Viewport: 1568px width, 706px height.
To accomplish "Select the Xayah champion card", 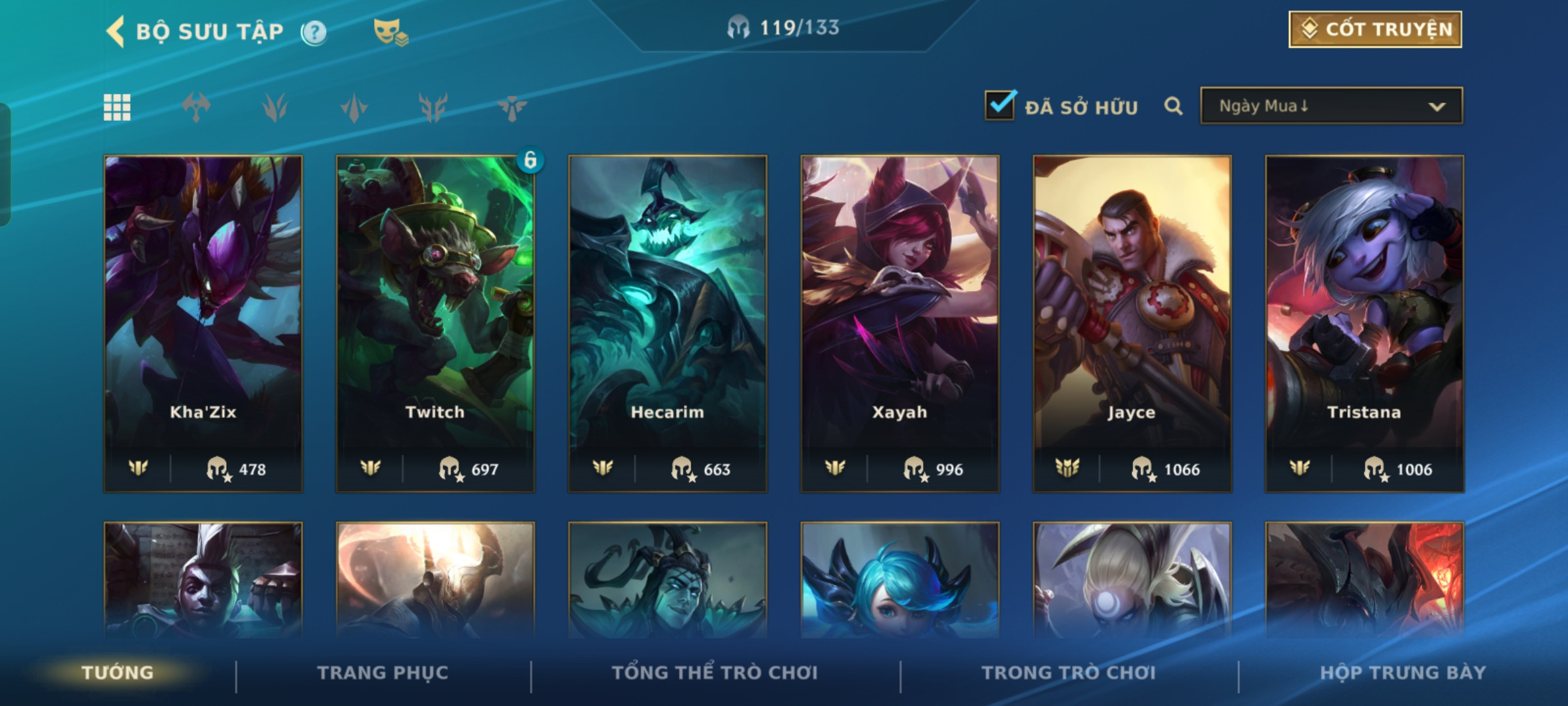I will (900, 323).
